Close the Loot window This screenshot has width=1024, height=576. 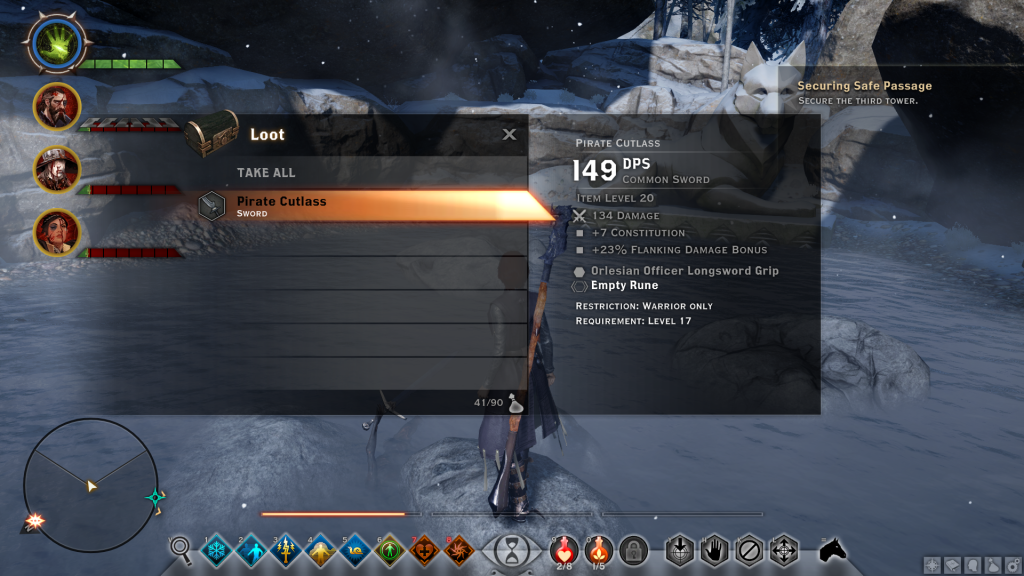[509, 134]
